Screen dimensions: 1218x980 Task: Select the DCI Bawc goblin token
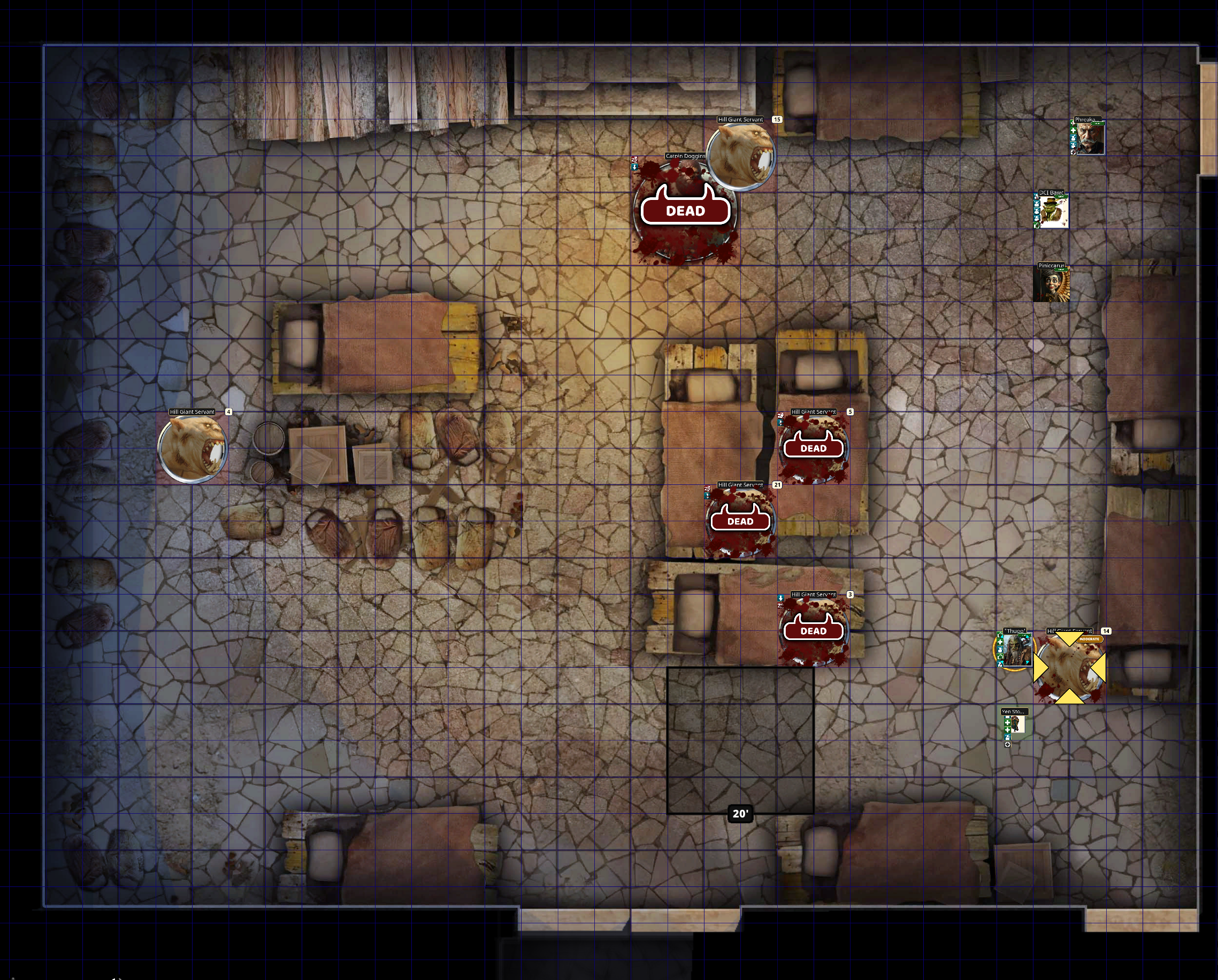point(1053,211)
